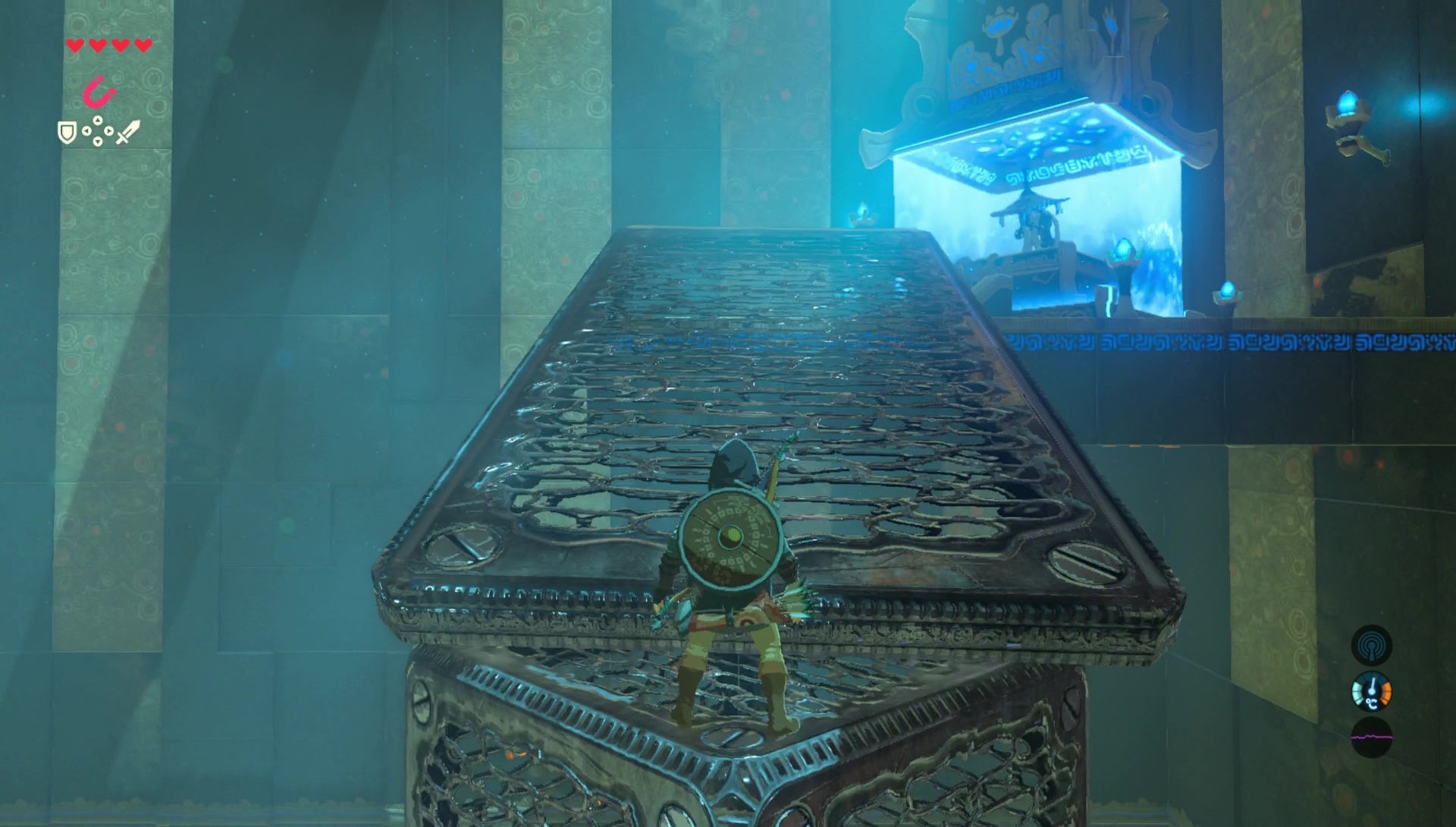
Task: Click the last heart in the health row
Action: click(143, 46)
